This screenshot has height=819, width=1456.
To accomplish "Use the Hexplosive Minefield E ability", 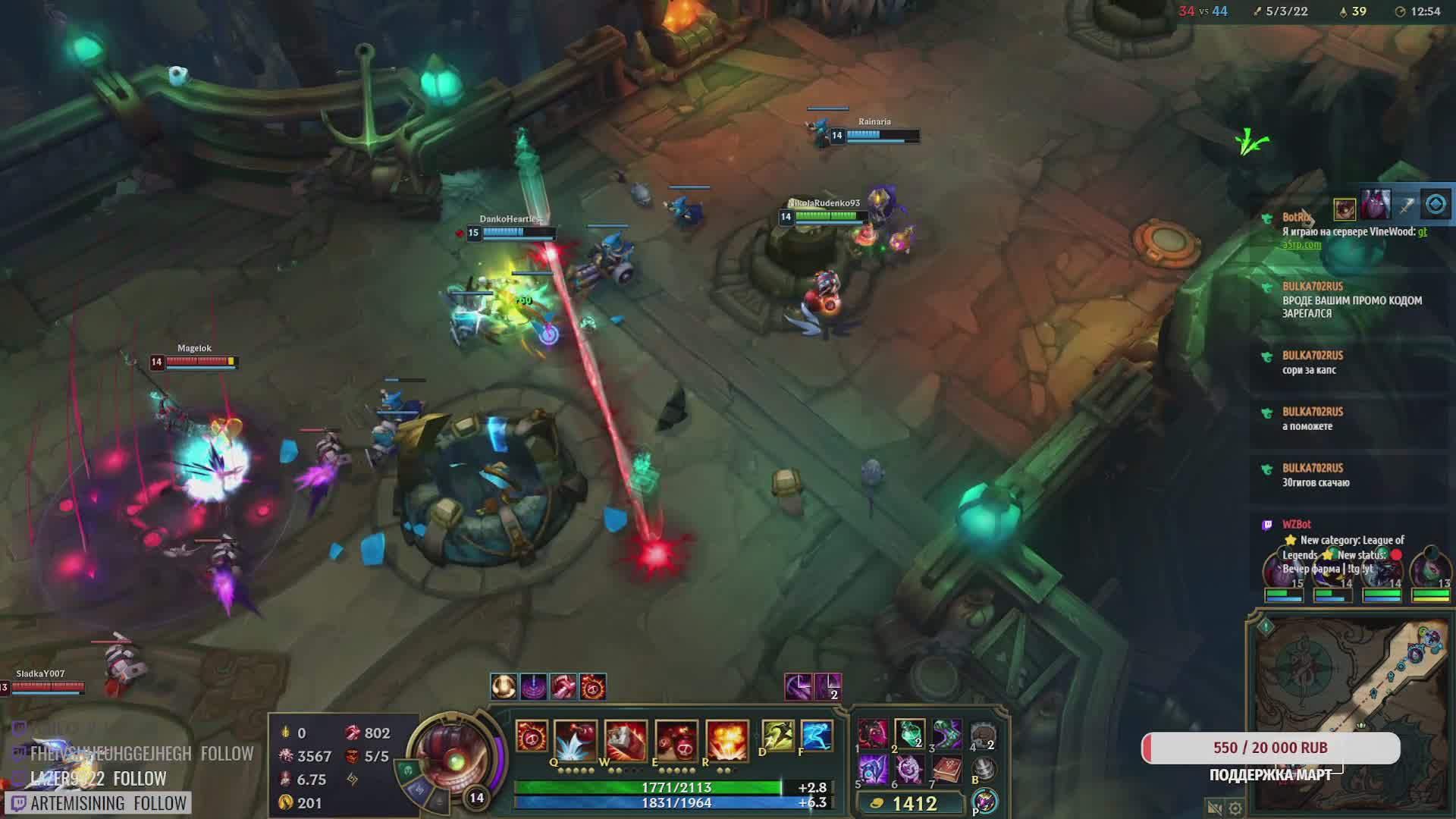I will tap(676, 739).
